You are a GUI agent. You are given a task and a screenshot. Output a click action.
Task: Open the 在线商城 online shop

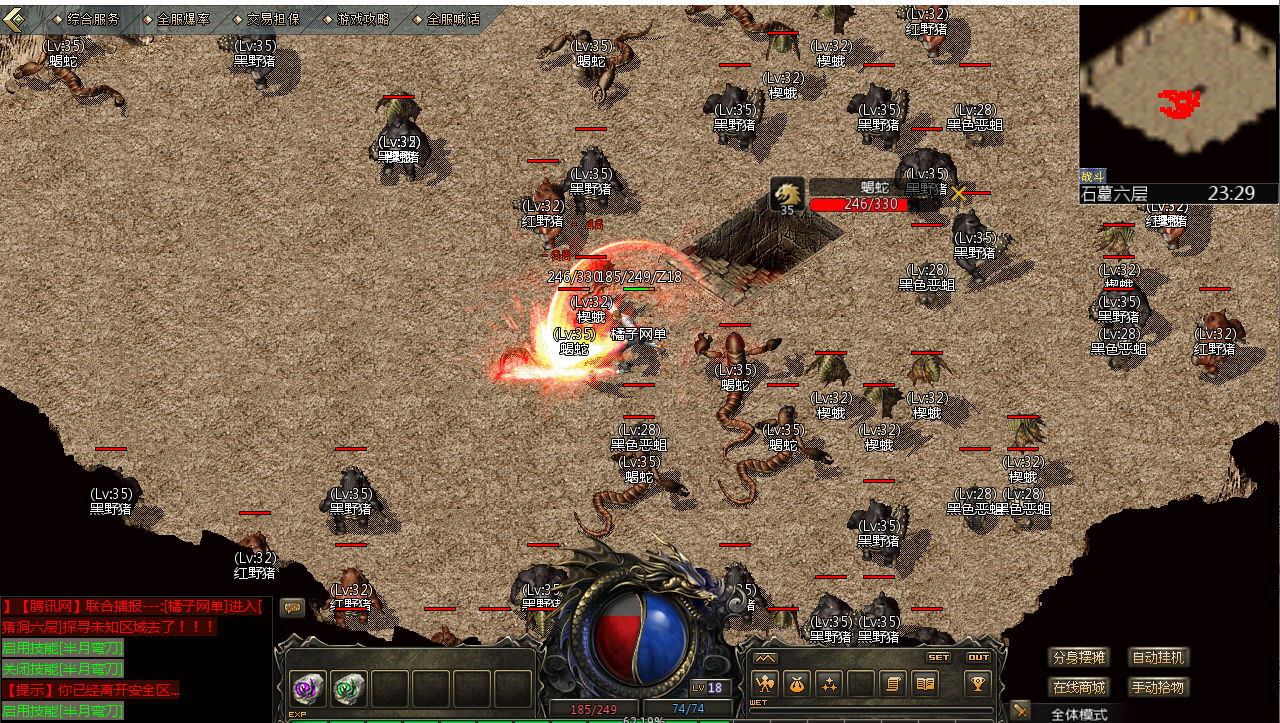click(1079, 687)
